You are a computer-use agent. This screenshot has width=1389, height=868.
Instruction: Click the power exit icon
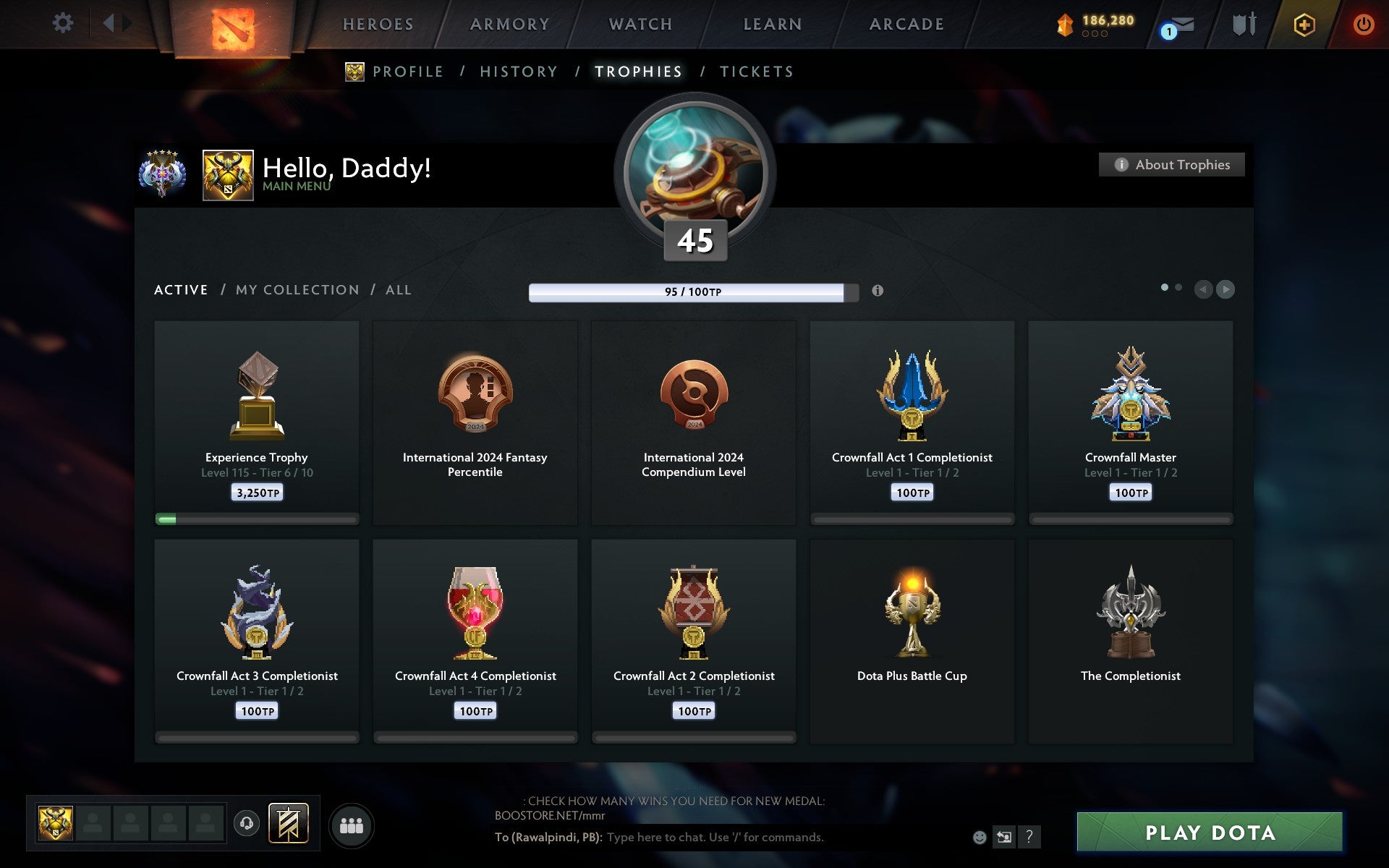coord(1364,22)
